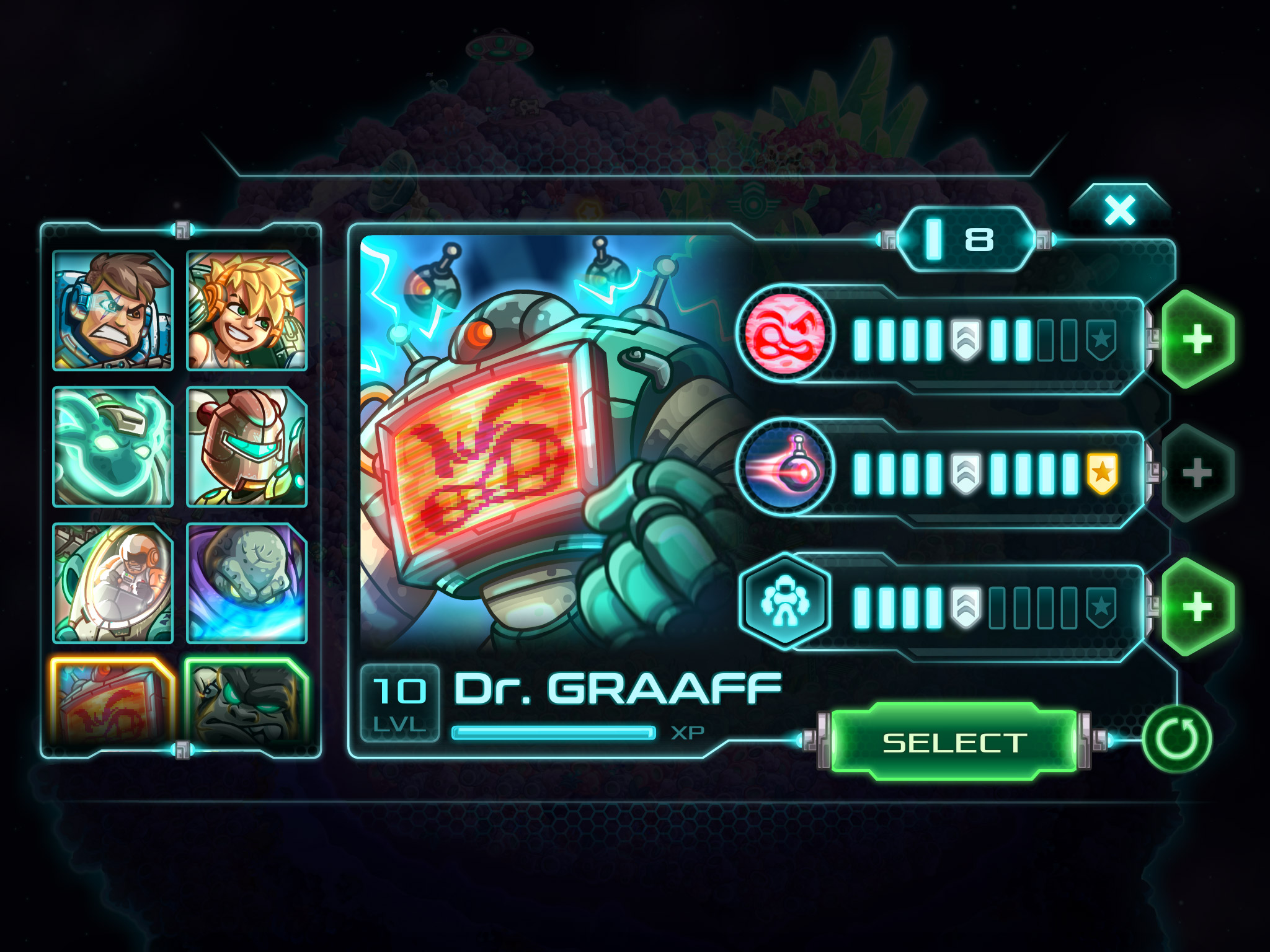The width and height of the screenshot is (1270, 952).
Task: Choose the brown-haired soldier hero portrait
Action: (x=113, y=311)
